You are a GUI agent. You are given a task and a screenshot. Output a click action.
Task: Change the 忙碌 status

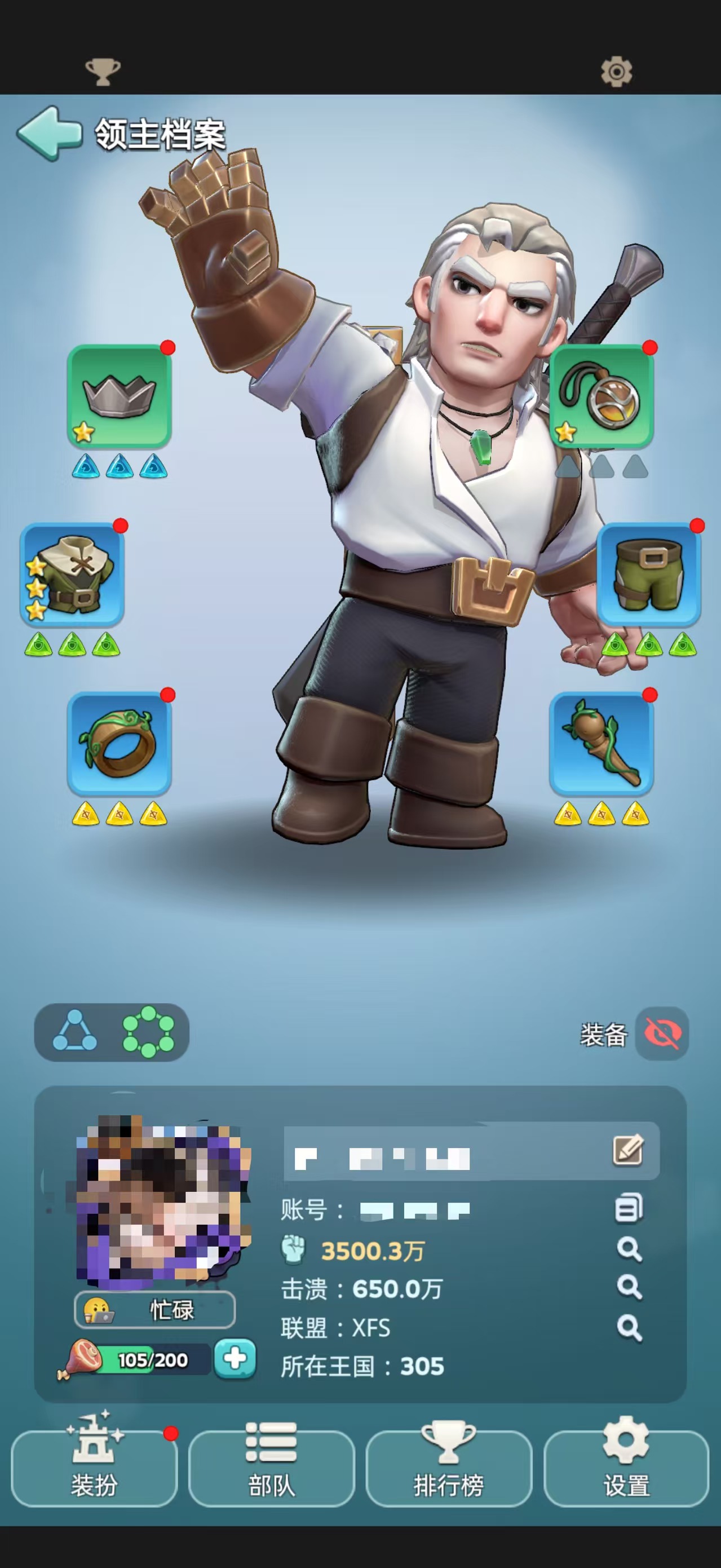coord(154,1309)
